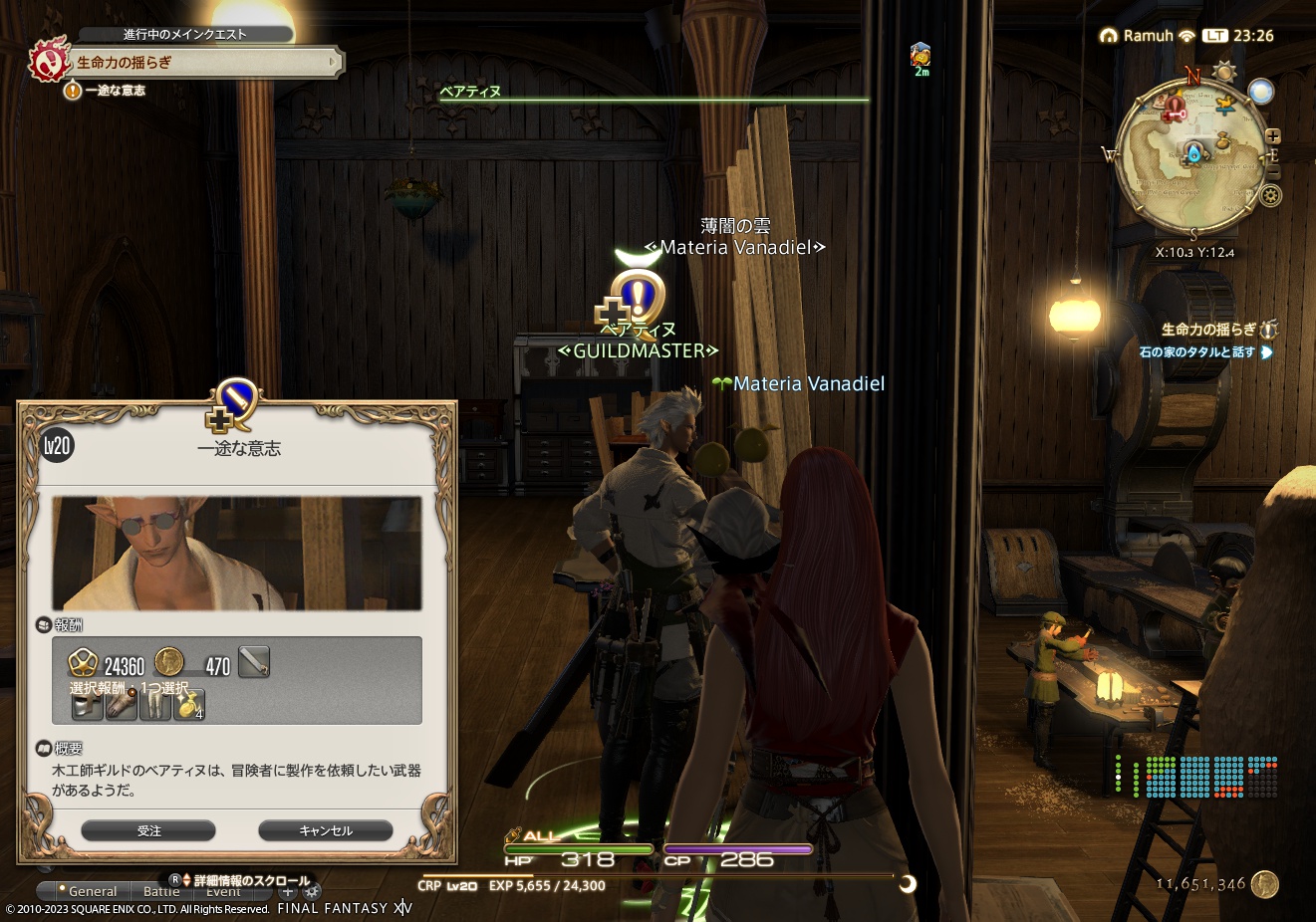The width and height of the screenshot is (1316, 922).
Task: Open minimap settings via the gear icon
Action: 1270,196
